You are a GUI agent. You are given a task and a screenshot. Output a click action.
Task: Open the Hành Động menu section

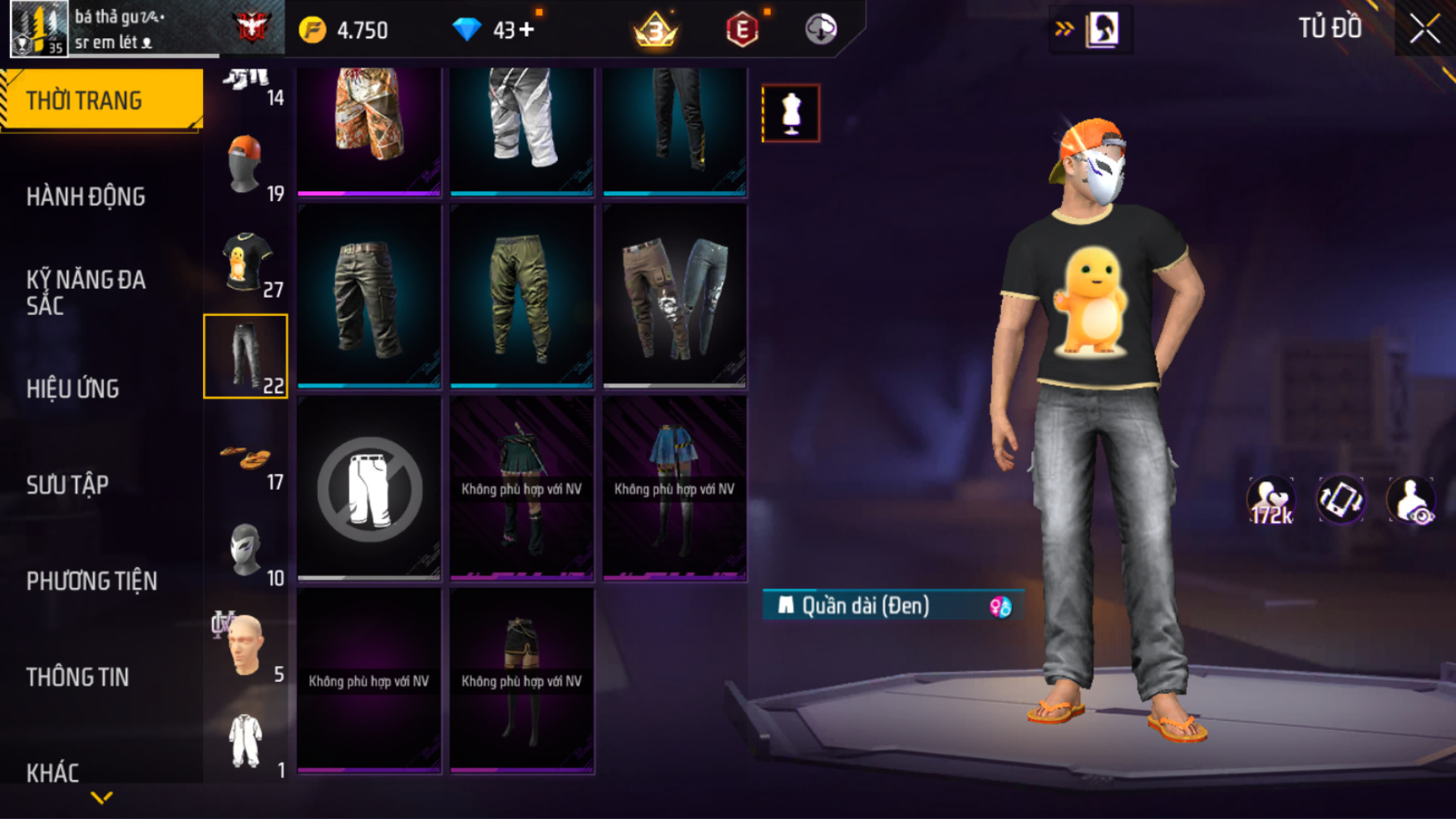[86, 197]
